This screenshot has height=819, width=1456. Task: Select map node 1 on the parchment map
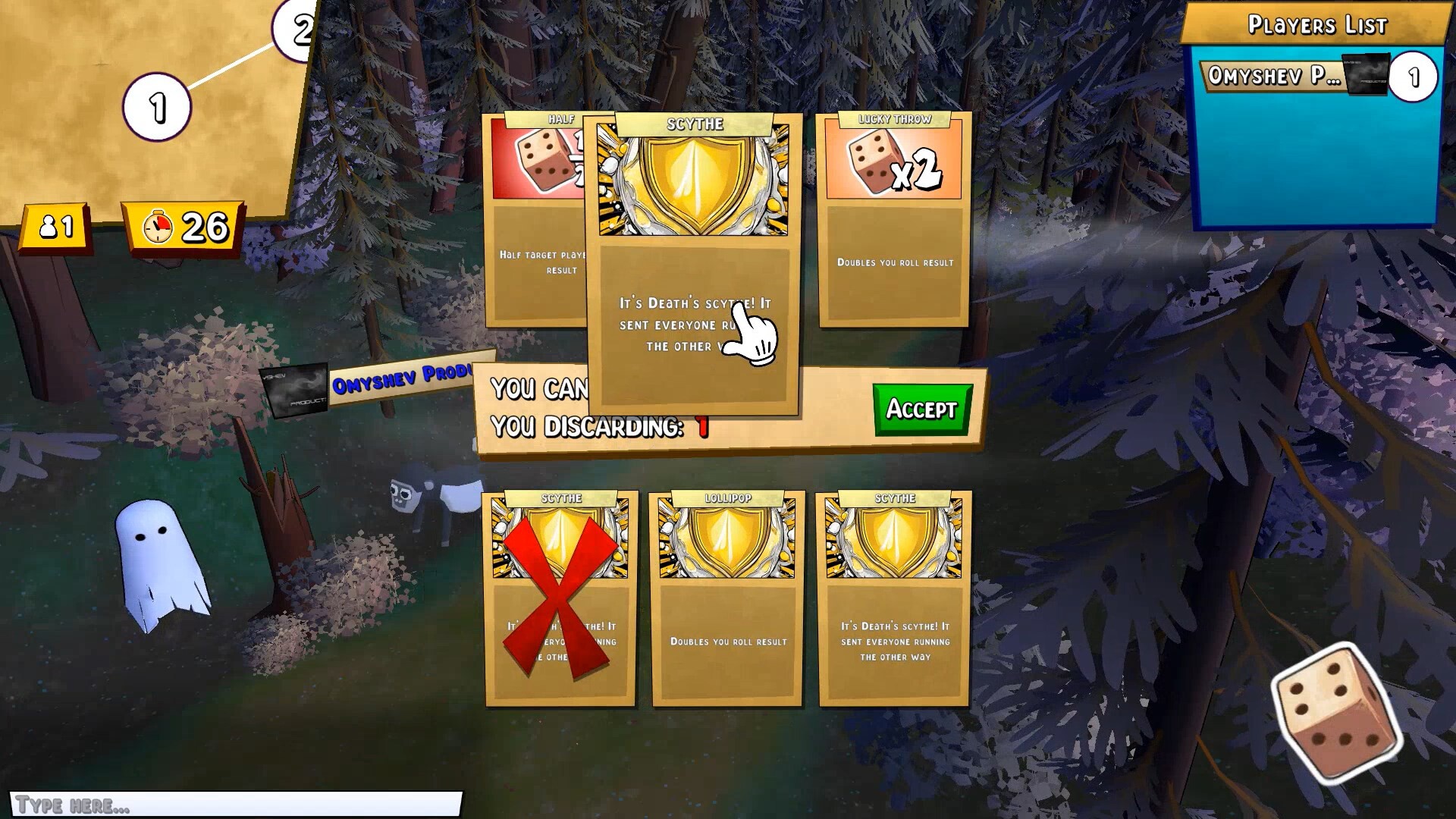tap(157, 105)
